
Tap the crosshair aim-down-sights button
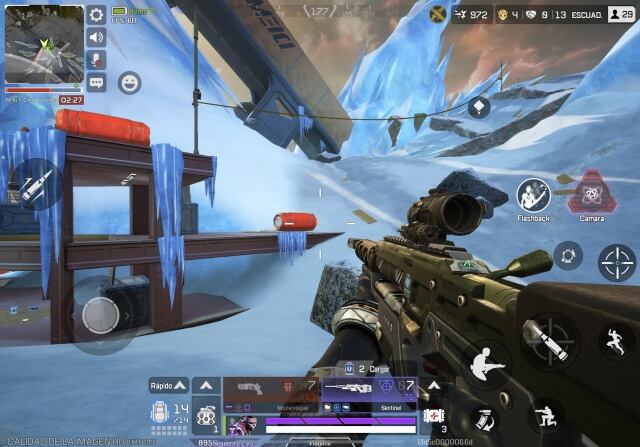(616, 263)
